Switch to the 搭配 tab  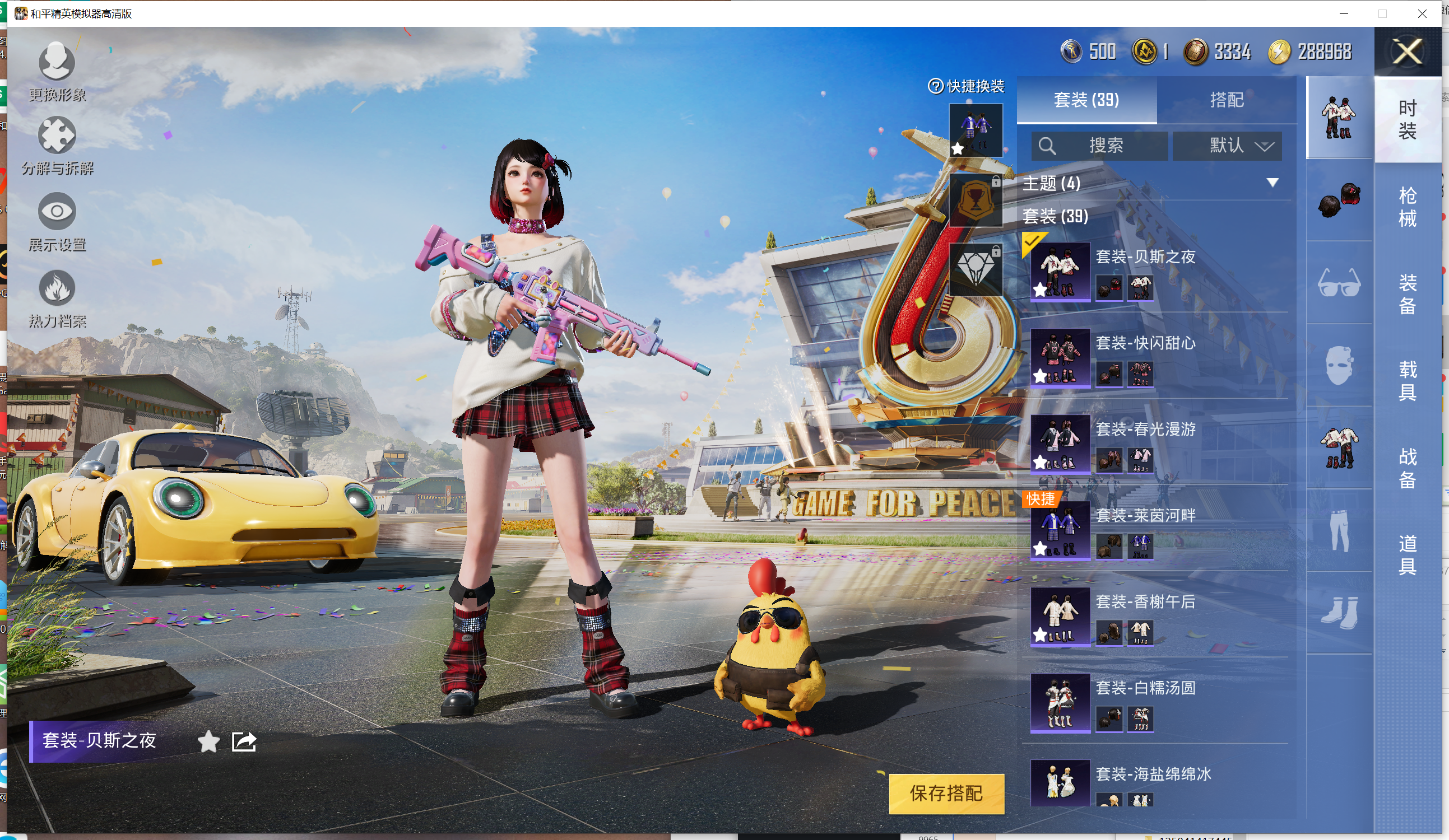pos(1226,100)
